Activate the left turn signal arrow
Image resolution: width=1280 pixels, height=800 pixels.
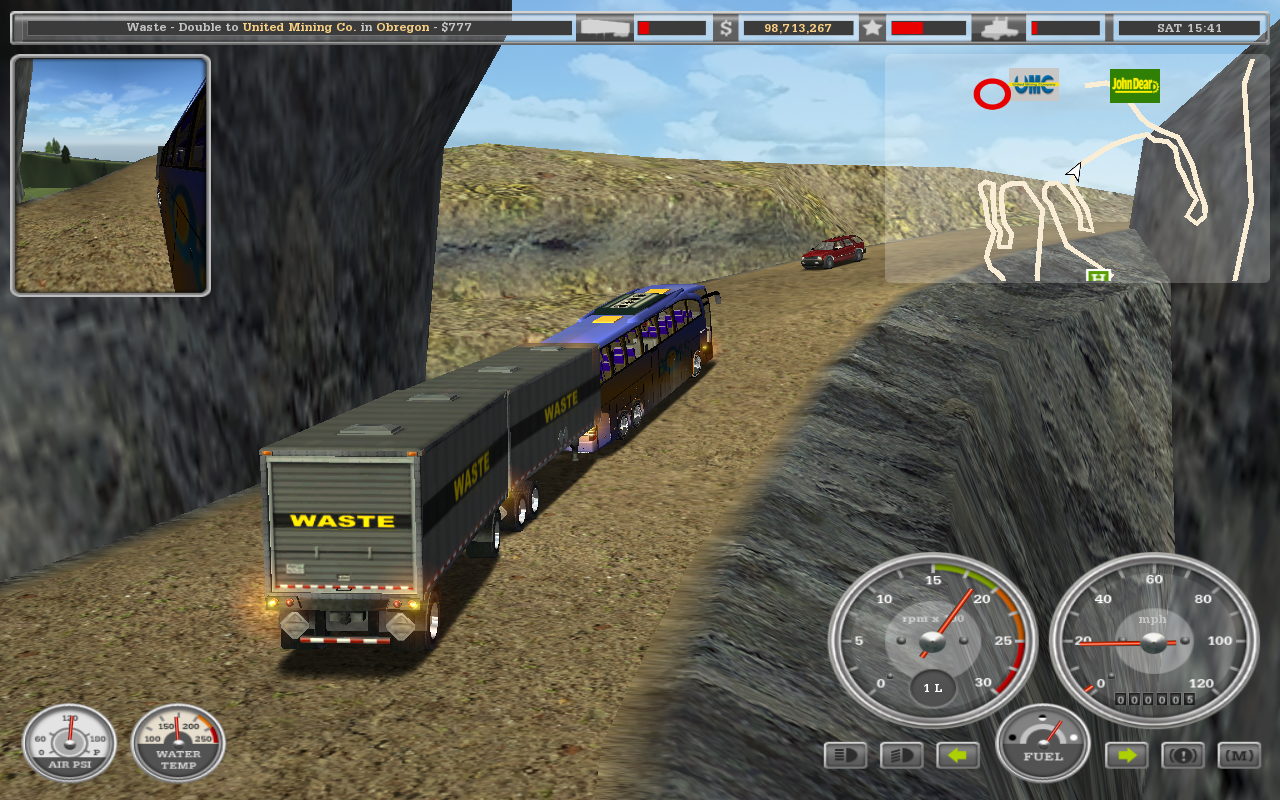958,755
